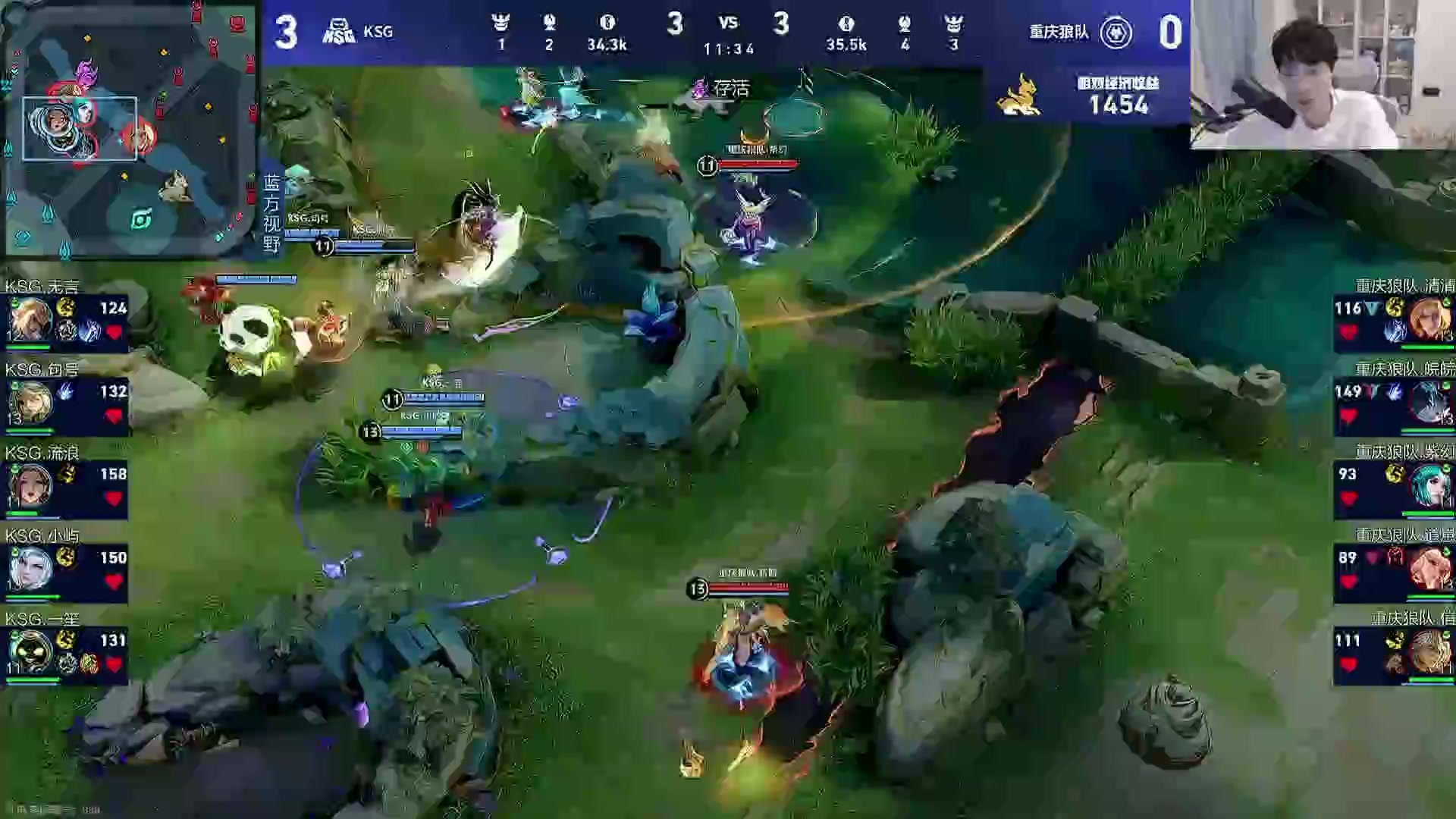Select KSG.一笙 hooded hero portrait
The width and height of the screenshot is (1456, 819).
point(30,651)
